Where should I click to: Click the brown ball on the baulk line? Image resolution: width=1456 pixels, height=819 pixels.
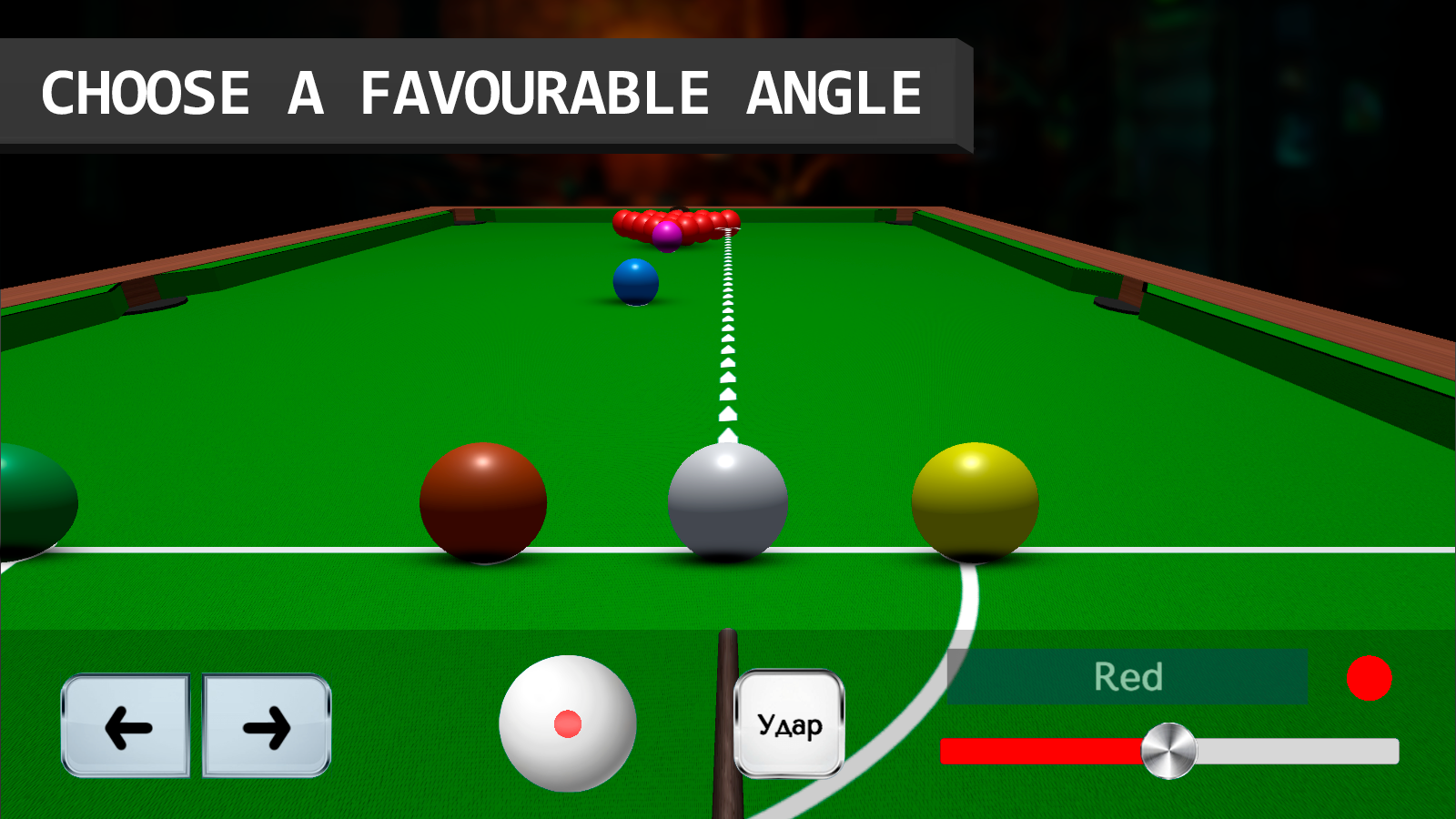click(482, 500)
